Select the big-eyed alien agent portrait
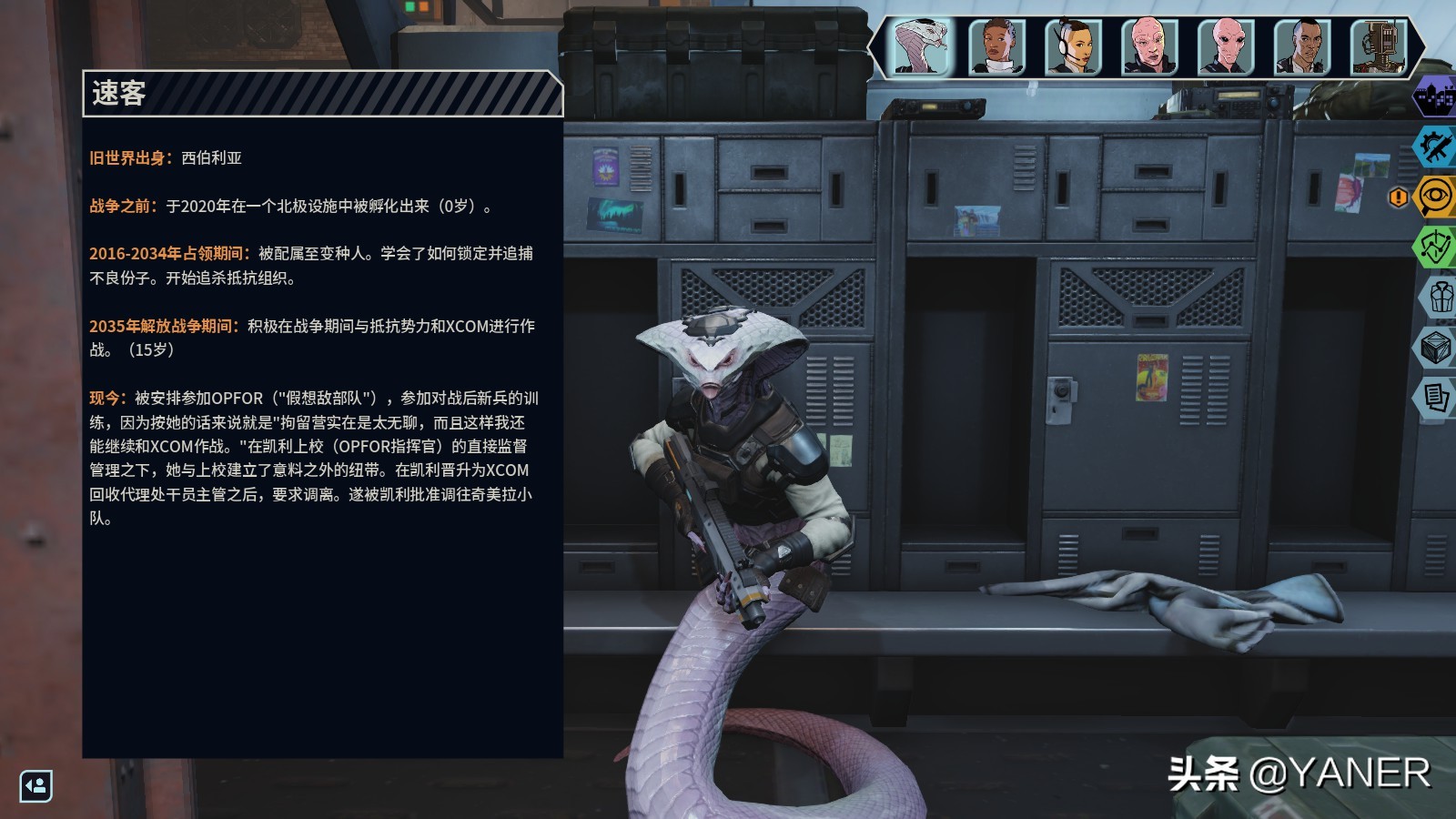The image size is (1456, 819). [1227, 45]
